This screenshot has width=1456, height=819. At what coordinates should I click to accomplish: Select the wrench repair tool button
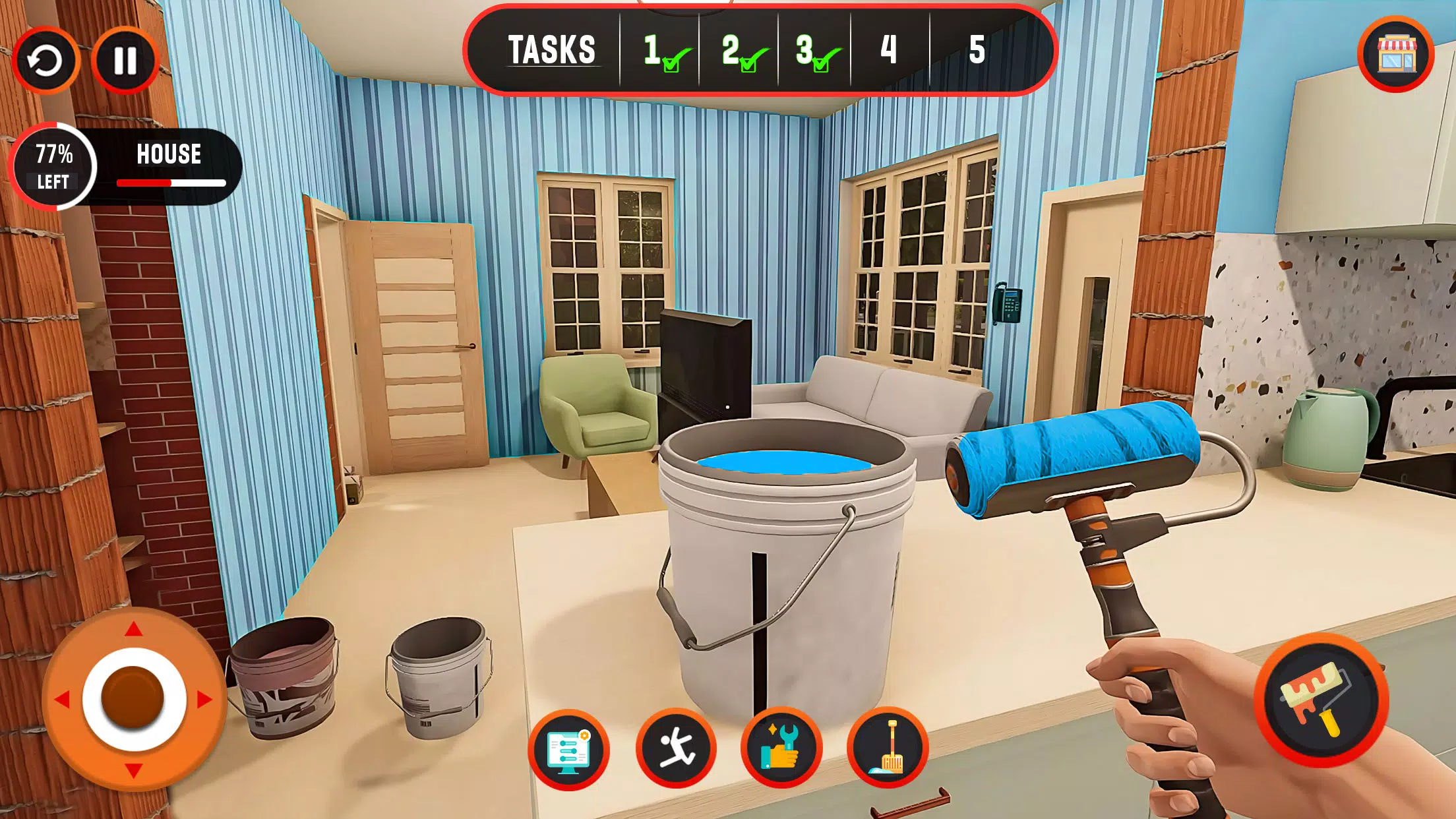point(782,749)
